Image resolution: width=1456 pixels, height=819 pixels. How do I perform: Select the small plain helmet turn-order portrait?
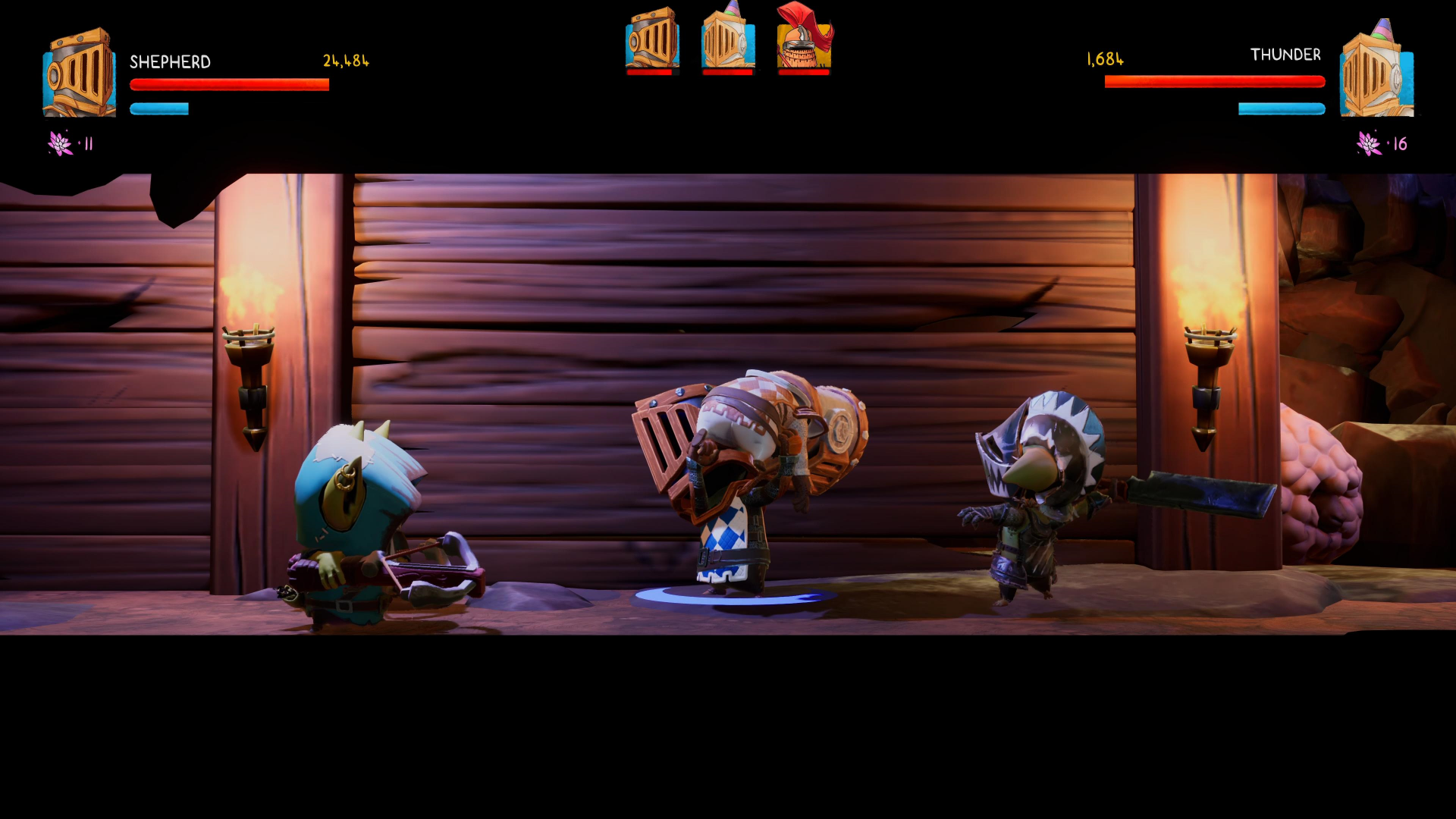pos(652,39)
